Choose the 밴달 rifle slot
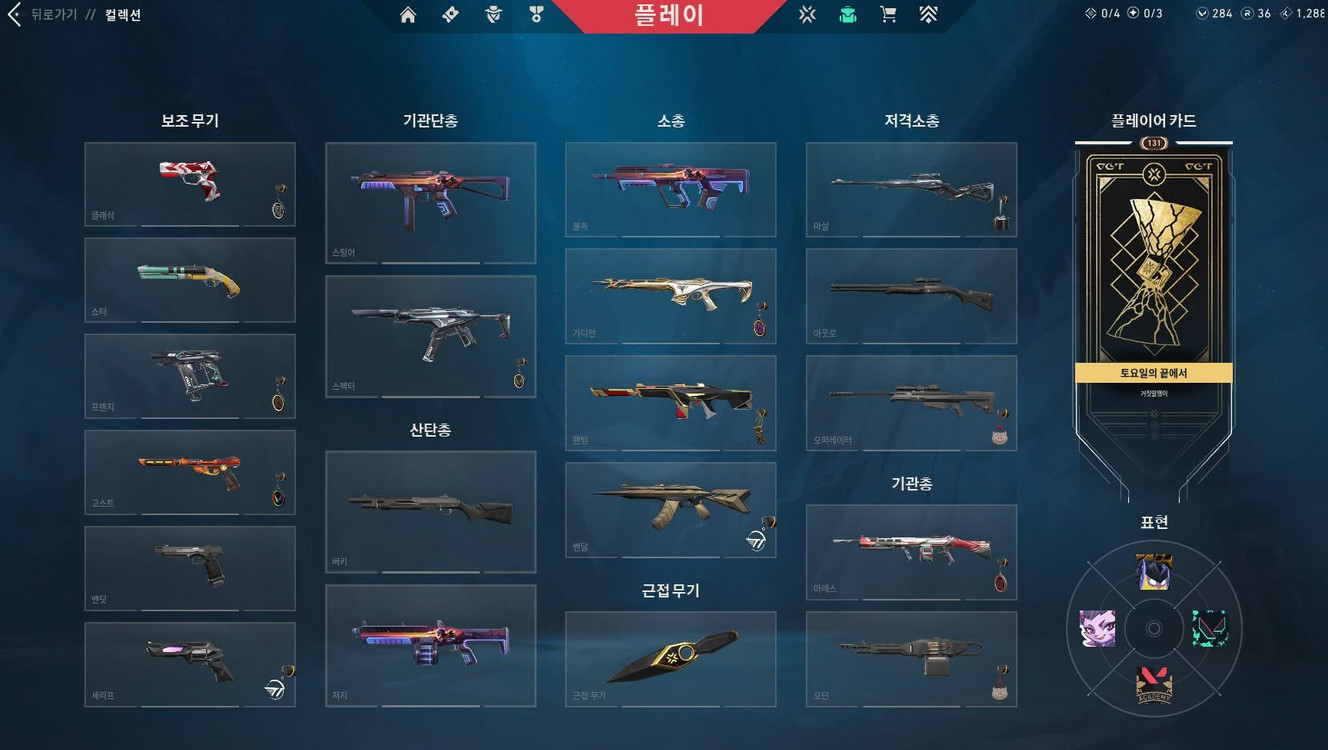This screenshot has width=1328, height=750. (x=670, y=510)
